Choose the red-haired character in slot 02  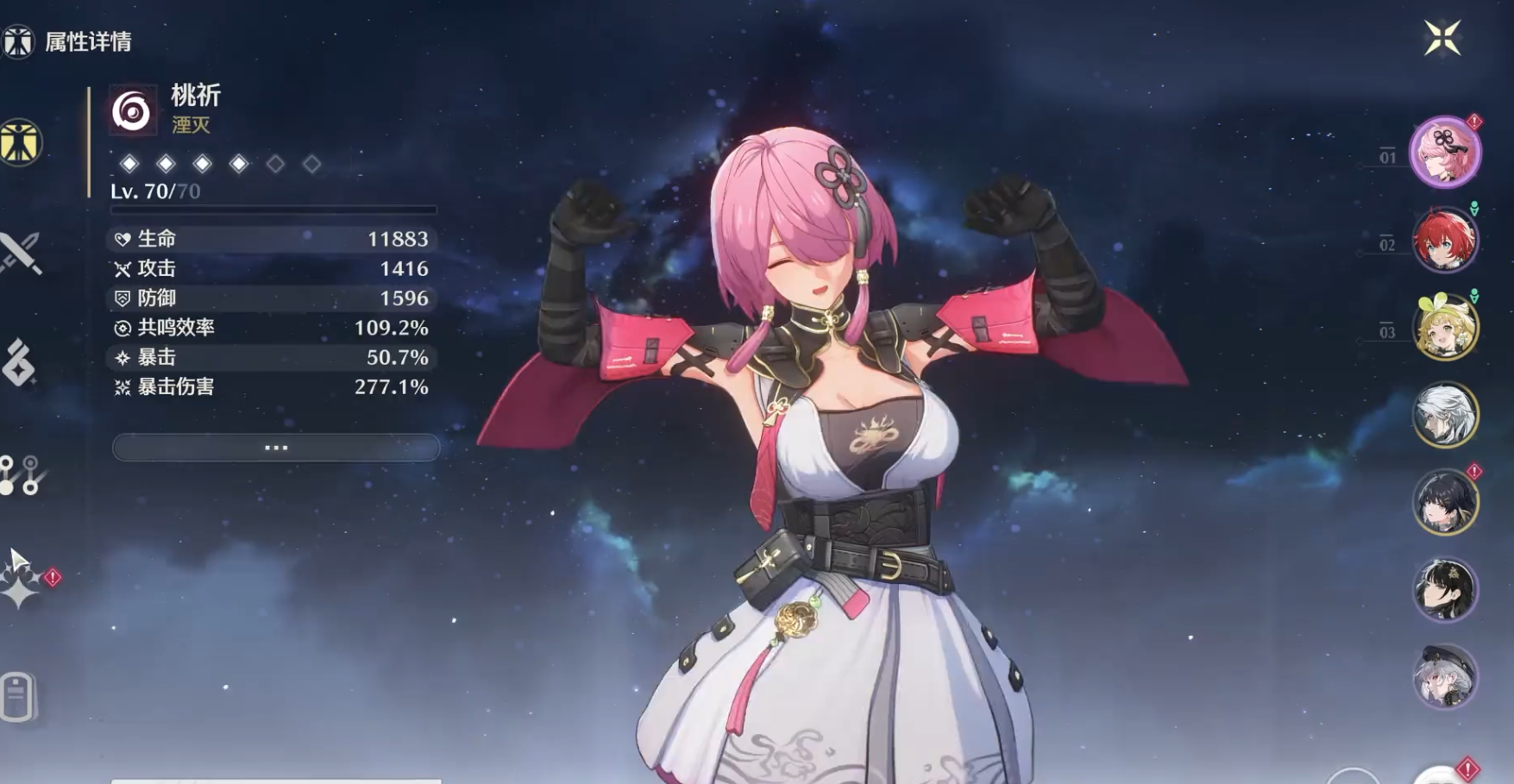point(1445,240)
